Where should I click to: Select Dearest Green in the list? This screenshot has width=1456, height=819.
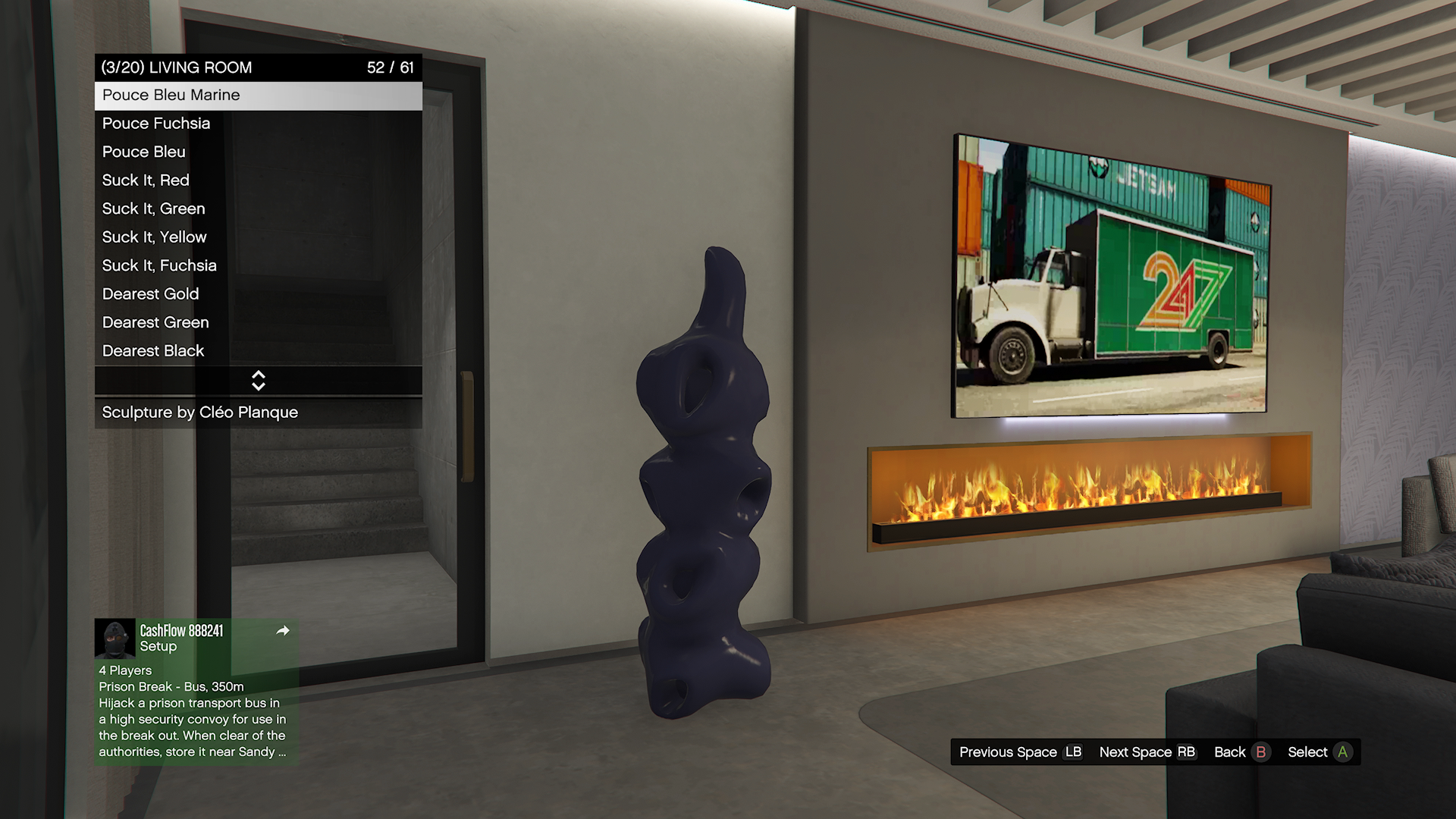click(258, 322)
